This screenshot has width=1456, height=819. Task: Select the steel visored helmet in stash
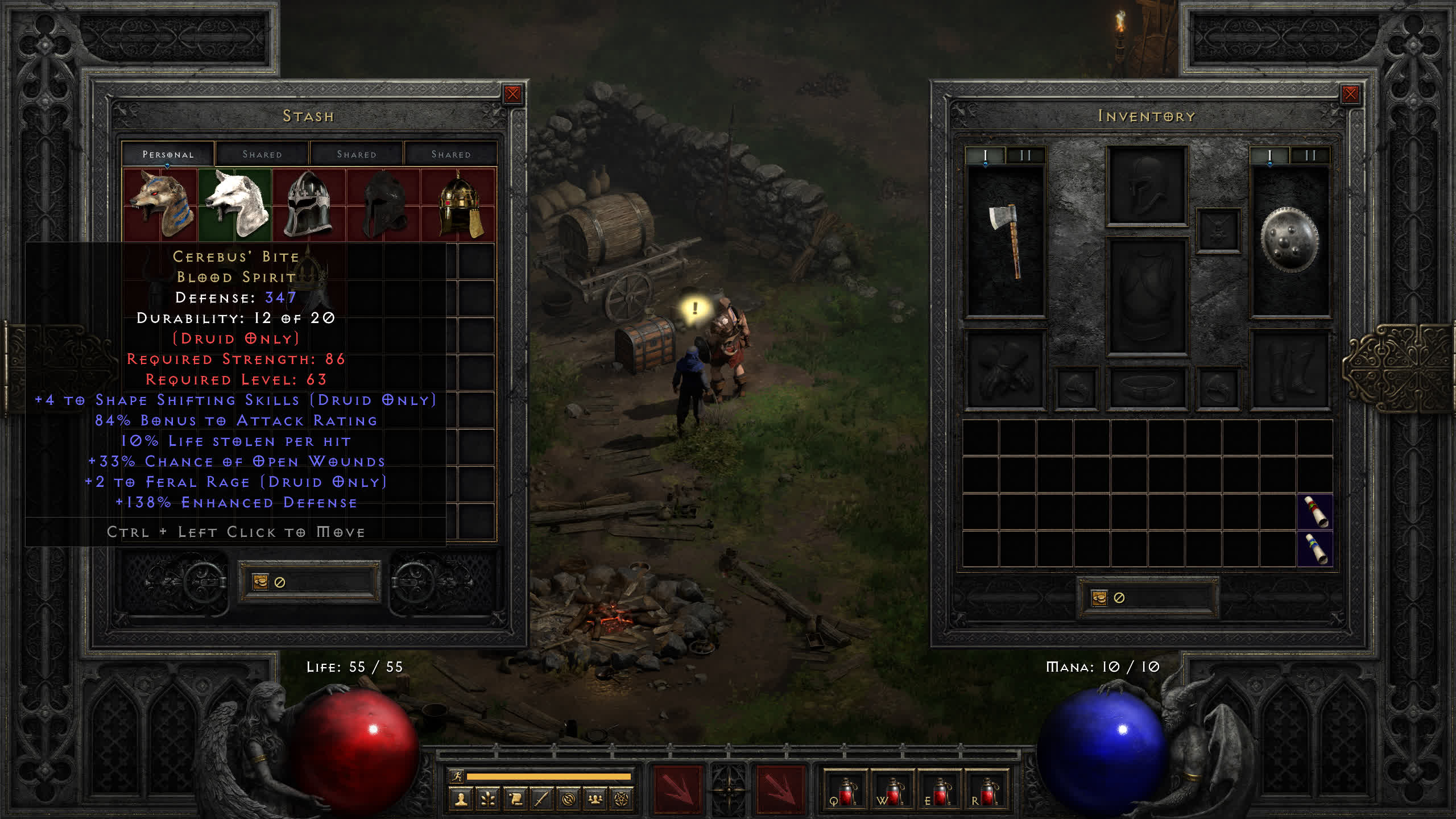coord(309,204)
